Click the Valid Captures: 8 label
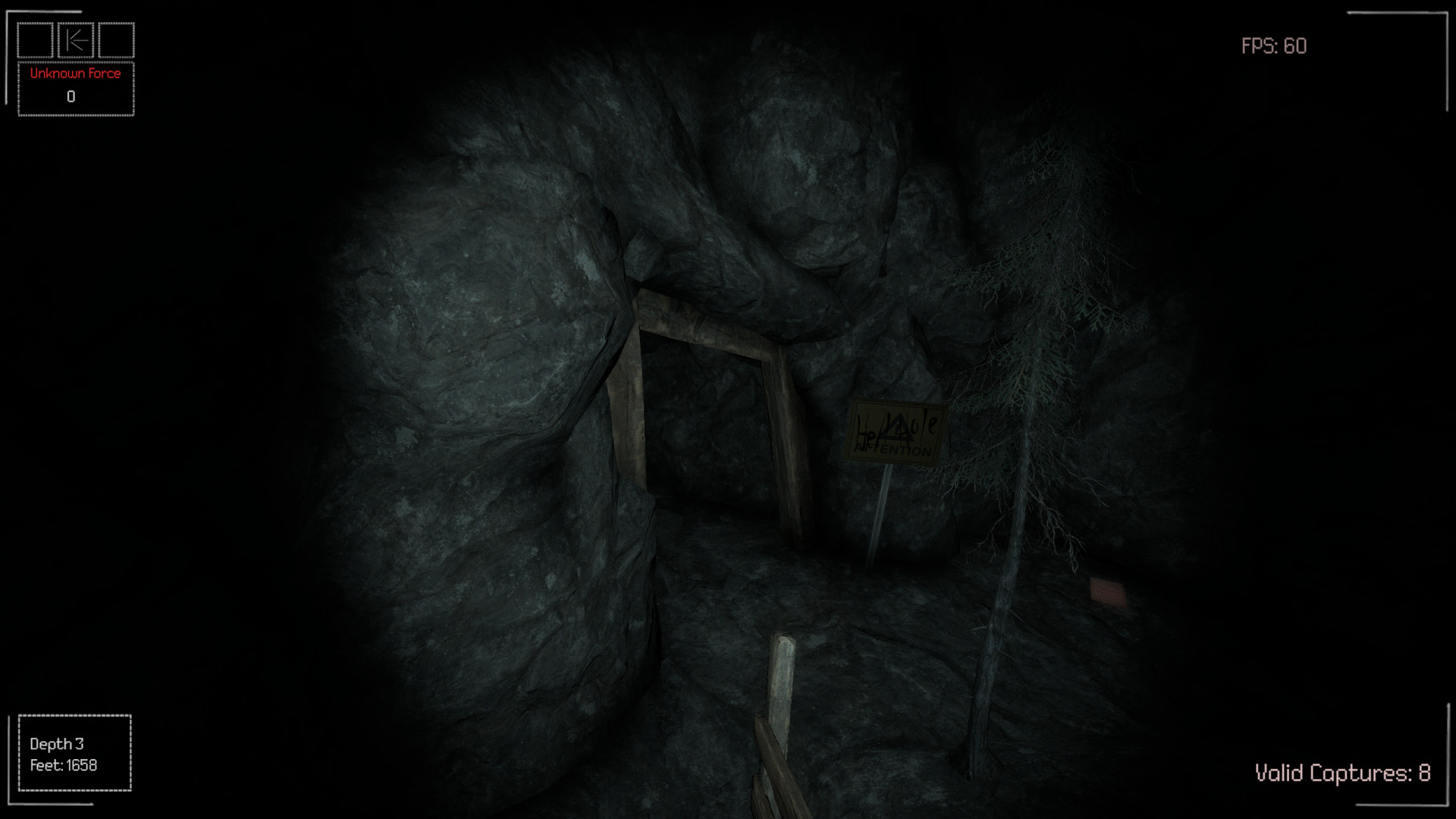The image size is (1456, 819). pos(1341,773)
